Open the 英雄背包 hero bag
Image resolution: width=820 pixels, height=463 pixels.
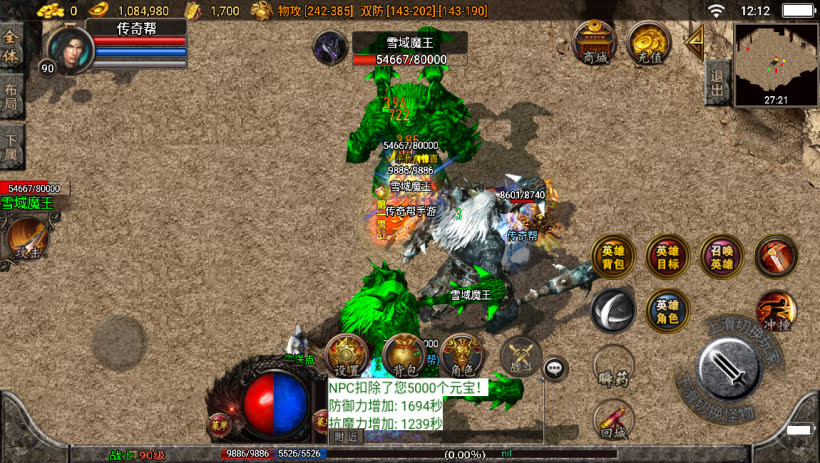(x=612, y=257)
